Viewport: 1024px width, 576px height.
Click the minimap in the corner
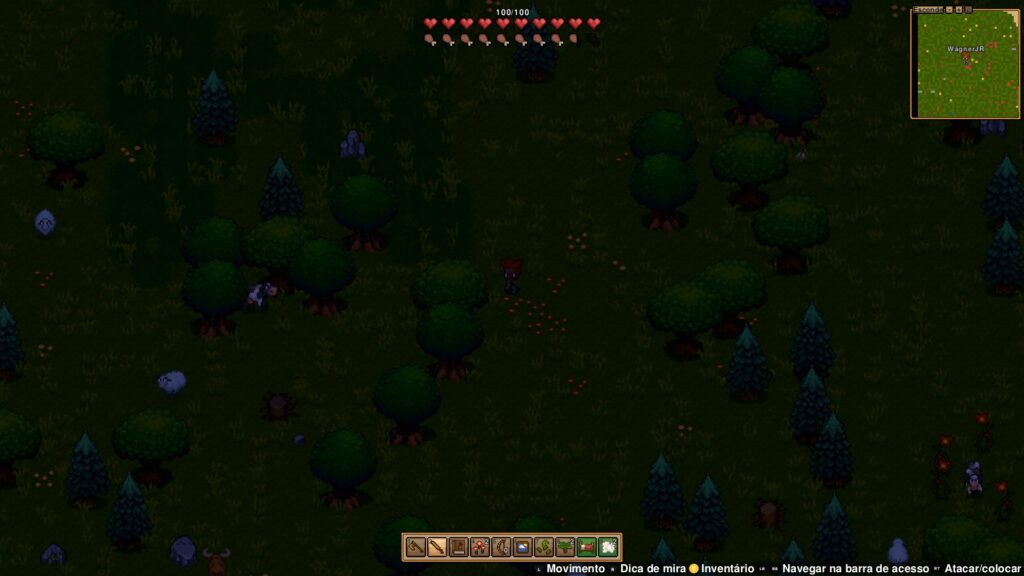[x=965, y=65]
